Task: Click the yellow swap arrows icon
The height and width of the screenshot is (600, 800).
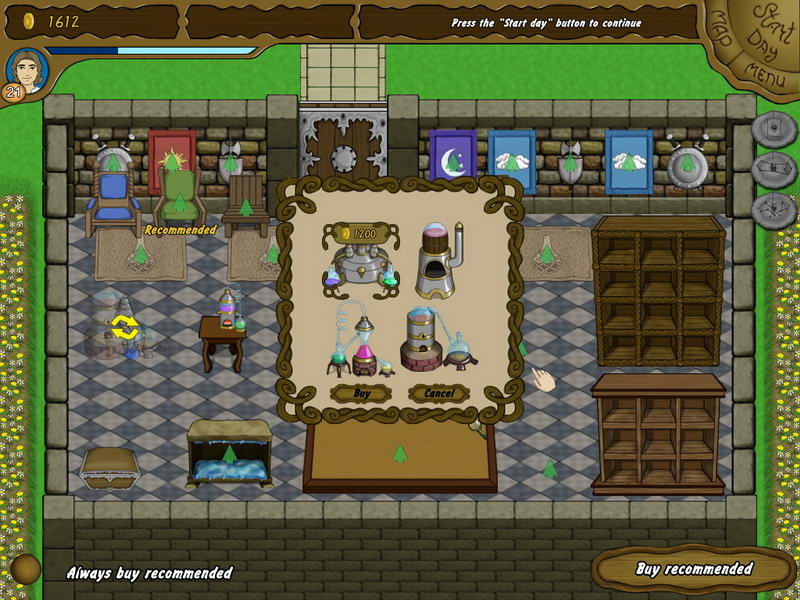Action: point(125,326)
